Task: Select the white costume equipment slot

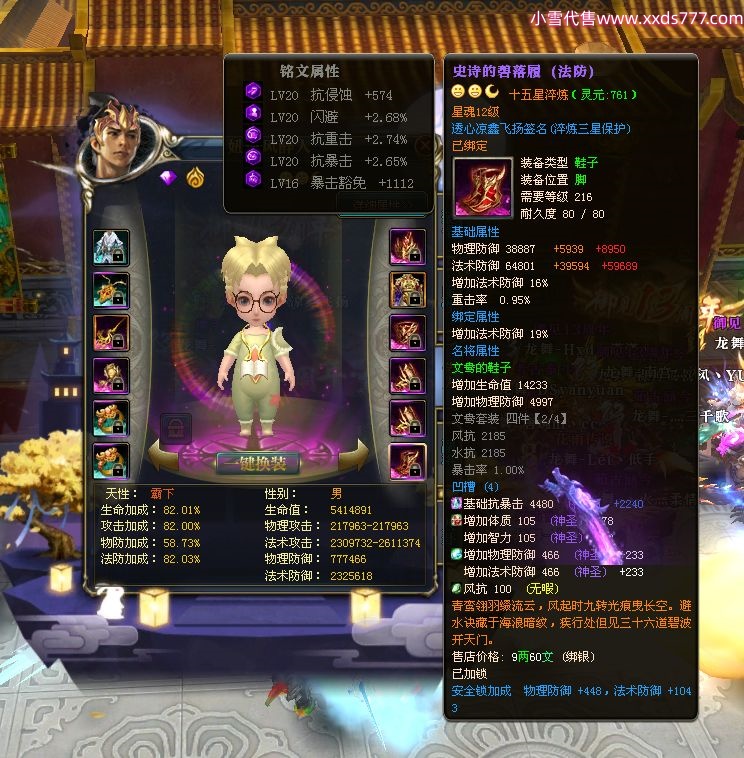Action: (110, 247)
